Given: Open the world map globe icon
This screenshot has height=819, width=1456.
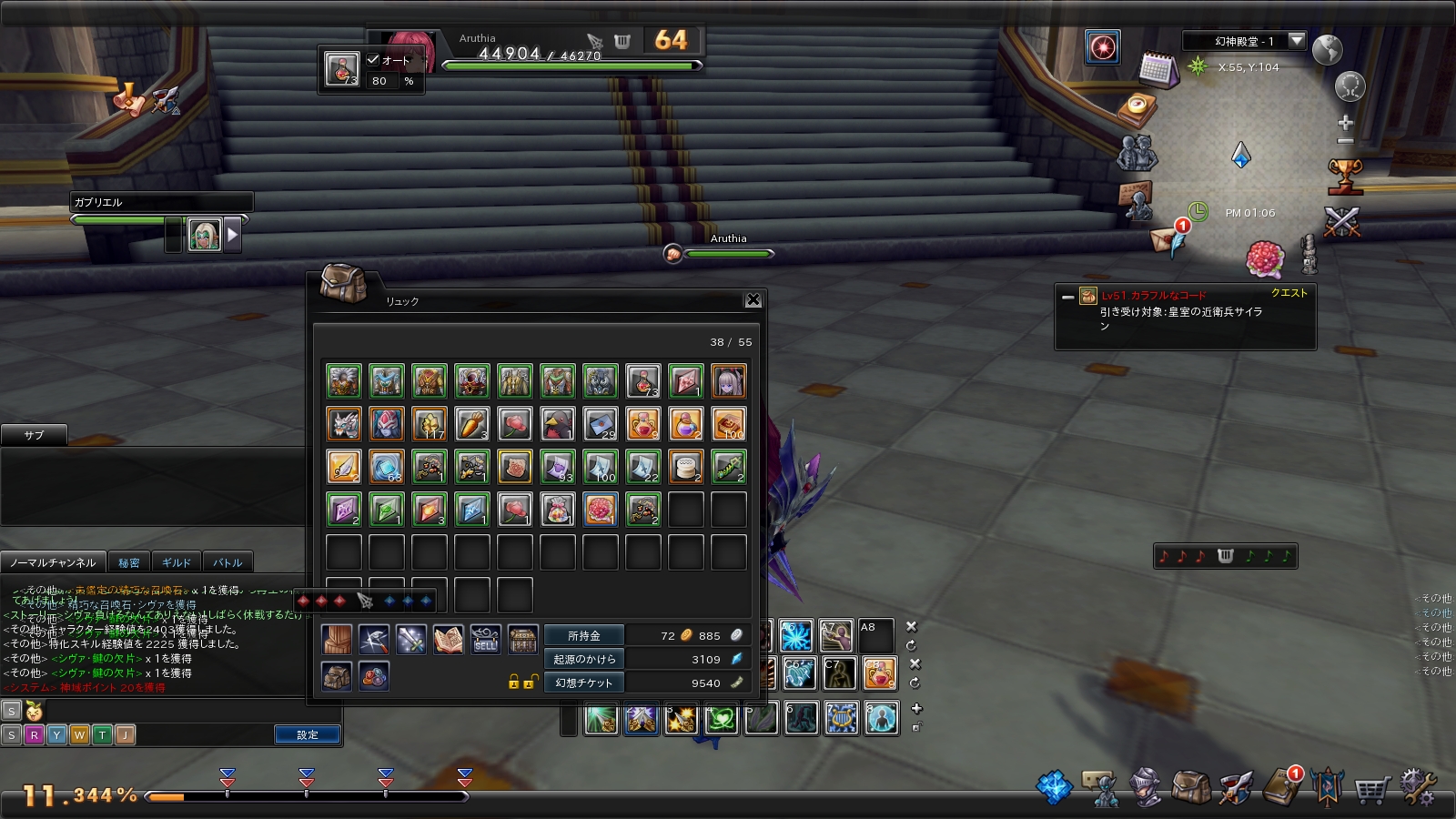Looking at the screenshot, I should point(1328,49).
